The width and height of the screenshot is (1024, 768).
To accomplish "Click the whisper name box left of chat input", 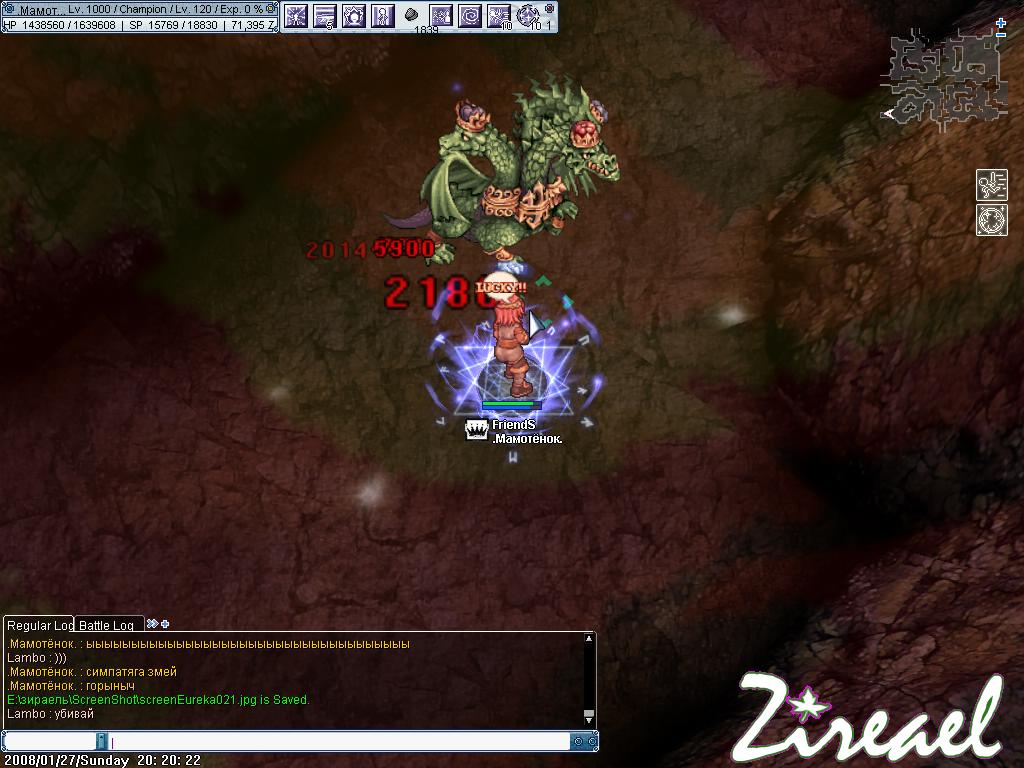I will click(x=52, y=742).
